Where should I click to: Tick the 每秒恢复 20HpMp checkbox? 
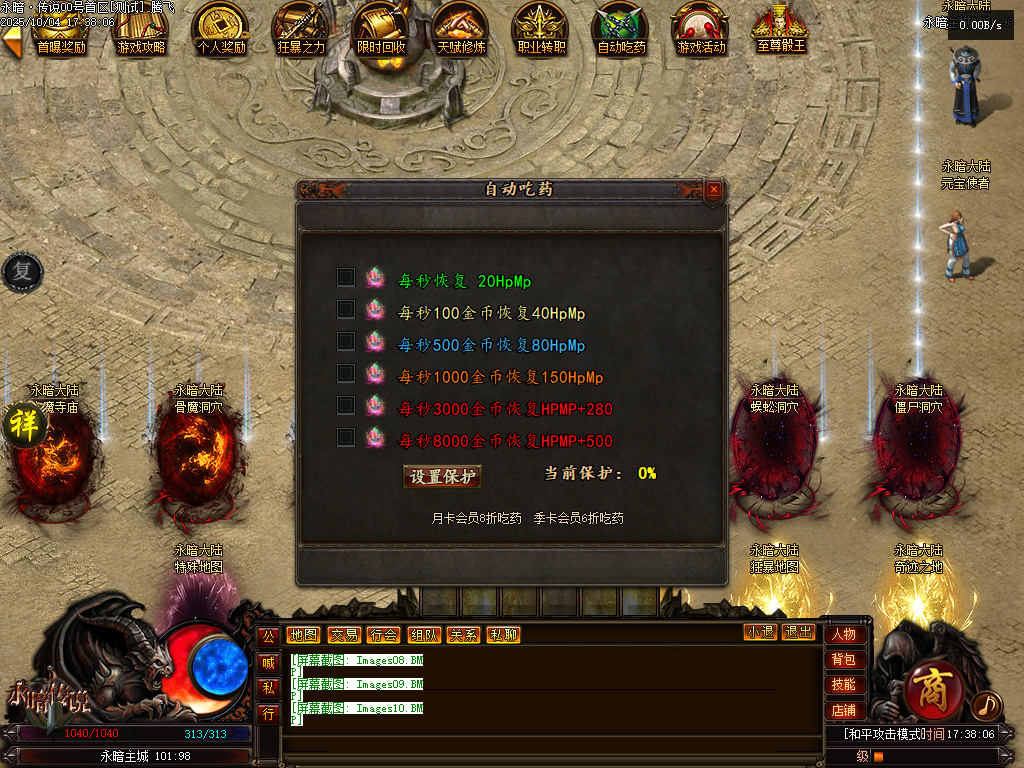[x=346, y=277]
